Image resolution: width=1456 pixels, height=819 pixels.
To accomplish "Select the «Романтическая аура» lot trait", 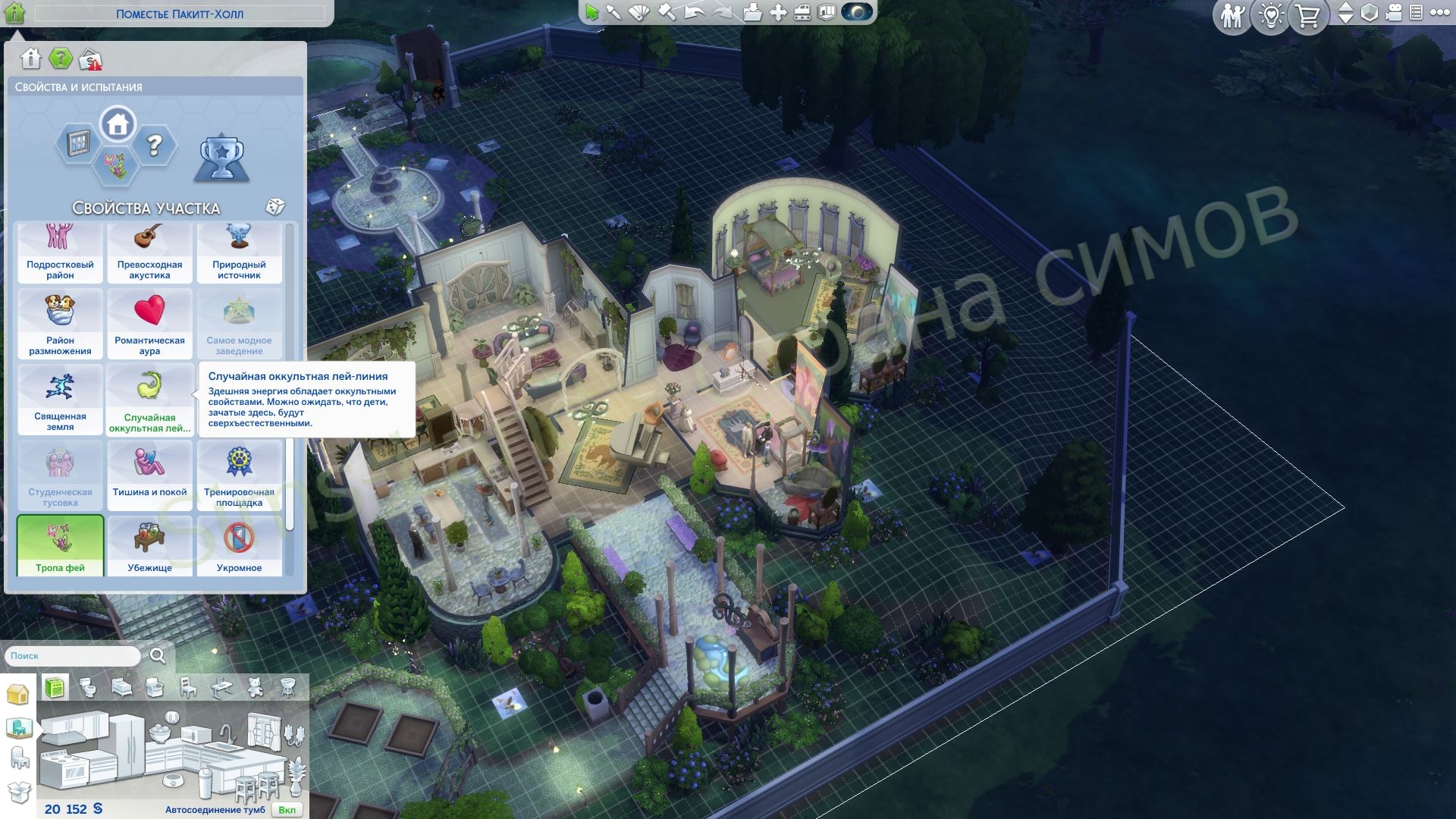I will pos(149,323).
